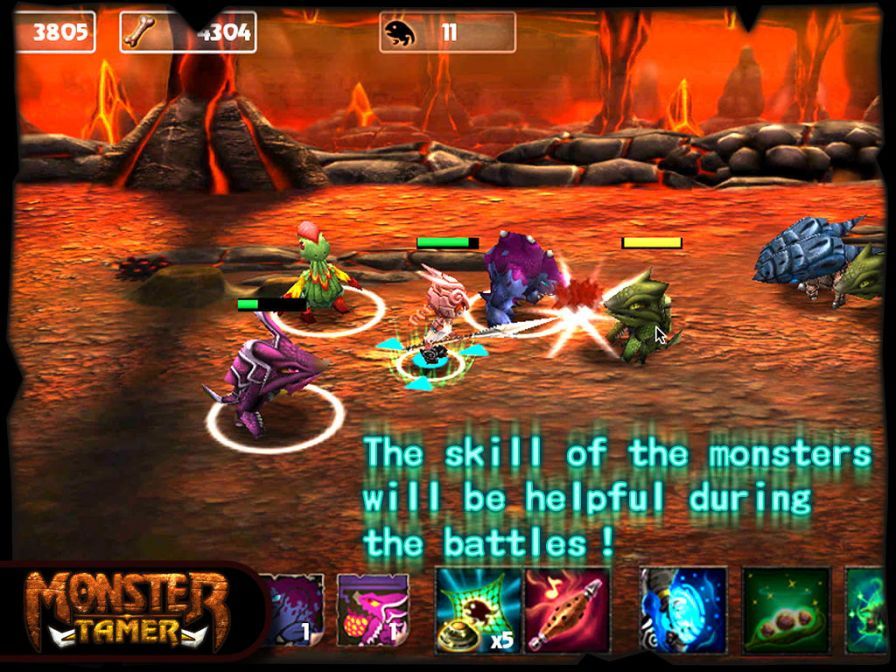896x672 pixels.
Task: Play the musical flute skill
Action: [567, 610]
